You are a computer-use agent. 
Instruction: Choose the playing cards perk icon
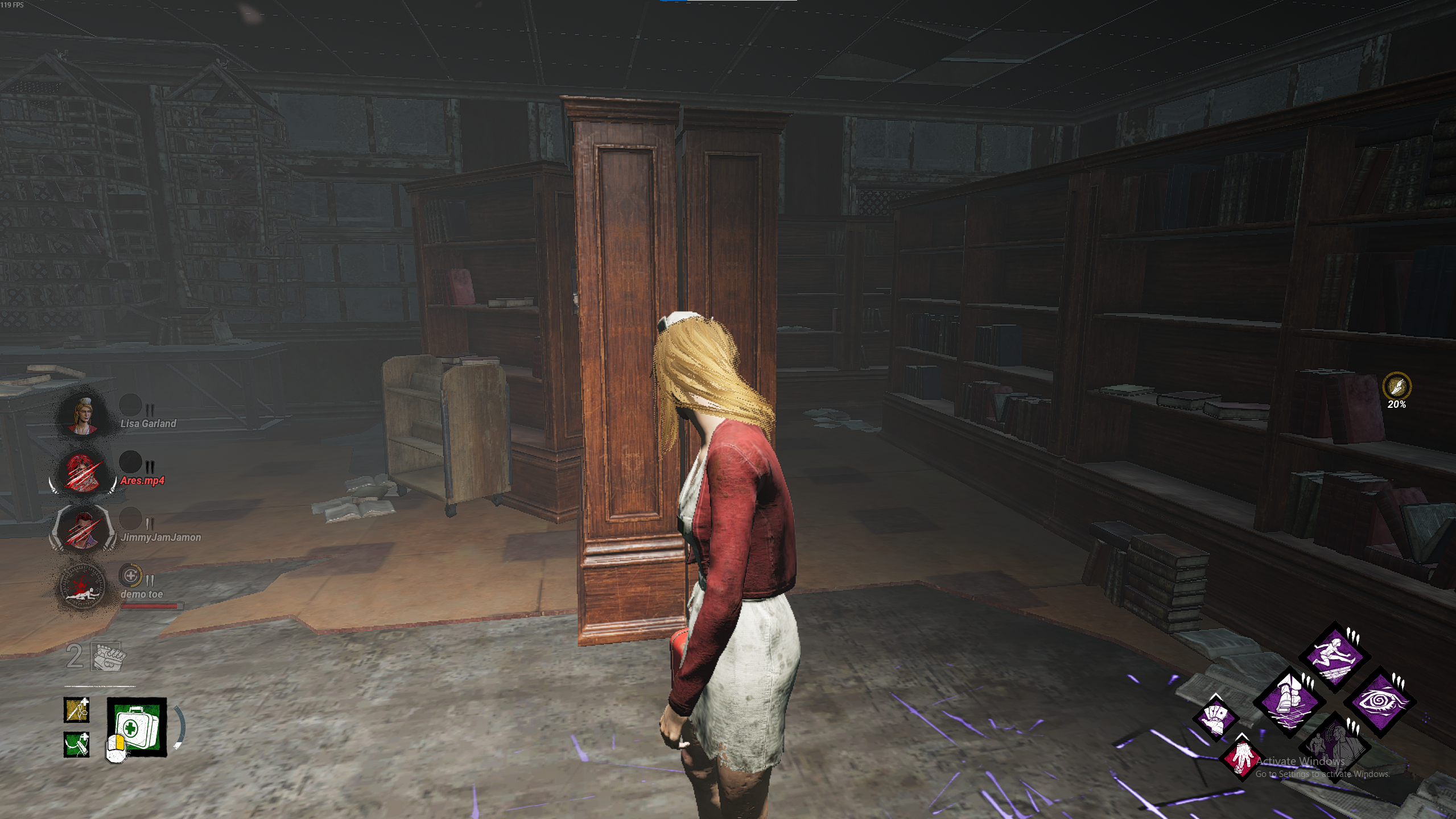click(x=1215, y=718)
